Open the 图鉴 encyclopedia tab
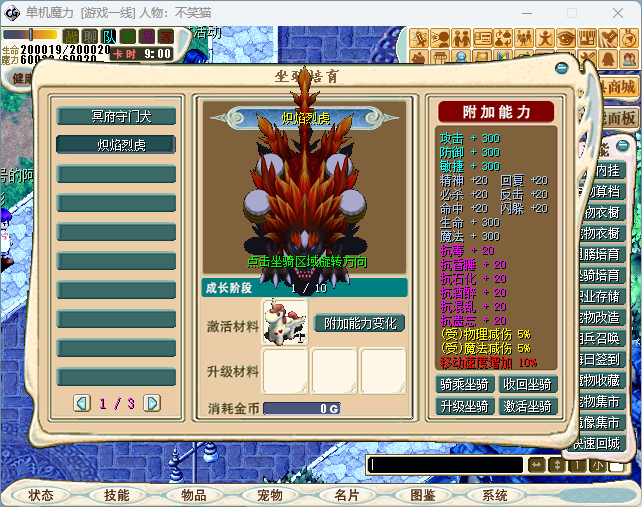The width and height of the screenshot is (642, 507). (x=422, y=495)
